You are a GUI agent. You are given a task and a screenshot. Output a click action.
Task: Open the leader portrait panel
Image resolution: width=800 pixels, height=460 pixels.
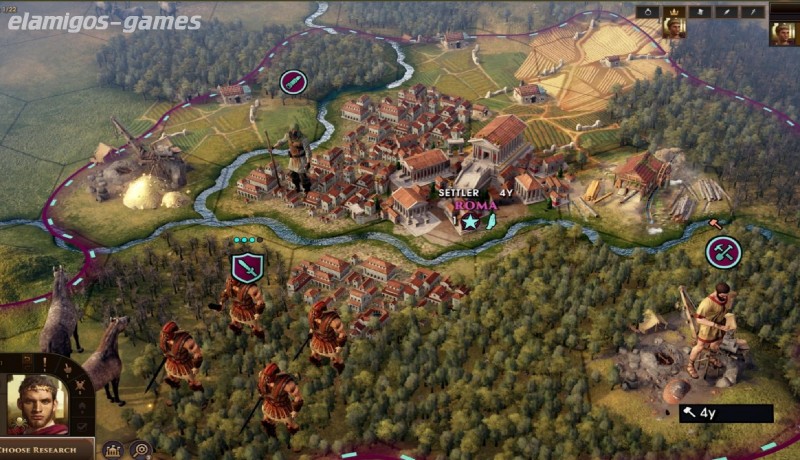(x=38, y=404)
